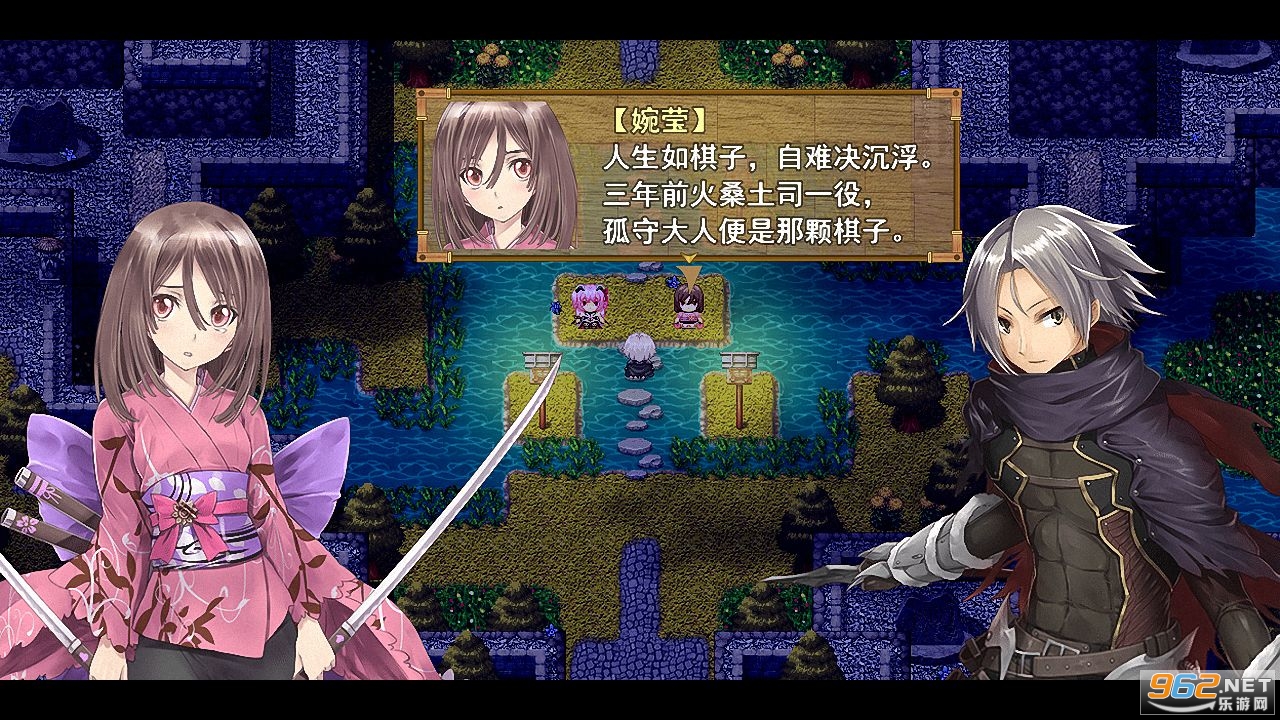Click the left torii shrine gate
The width and height of the screenshot is (1280, 720).
click(542, 360)
